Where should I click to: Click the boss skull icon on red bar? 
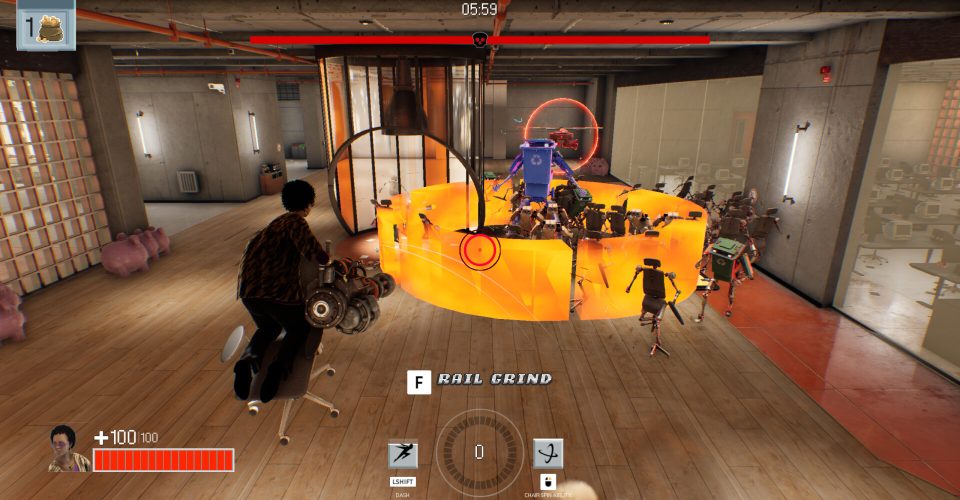pyautogui.click(x=479, y=40)
